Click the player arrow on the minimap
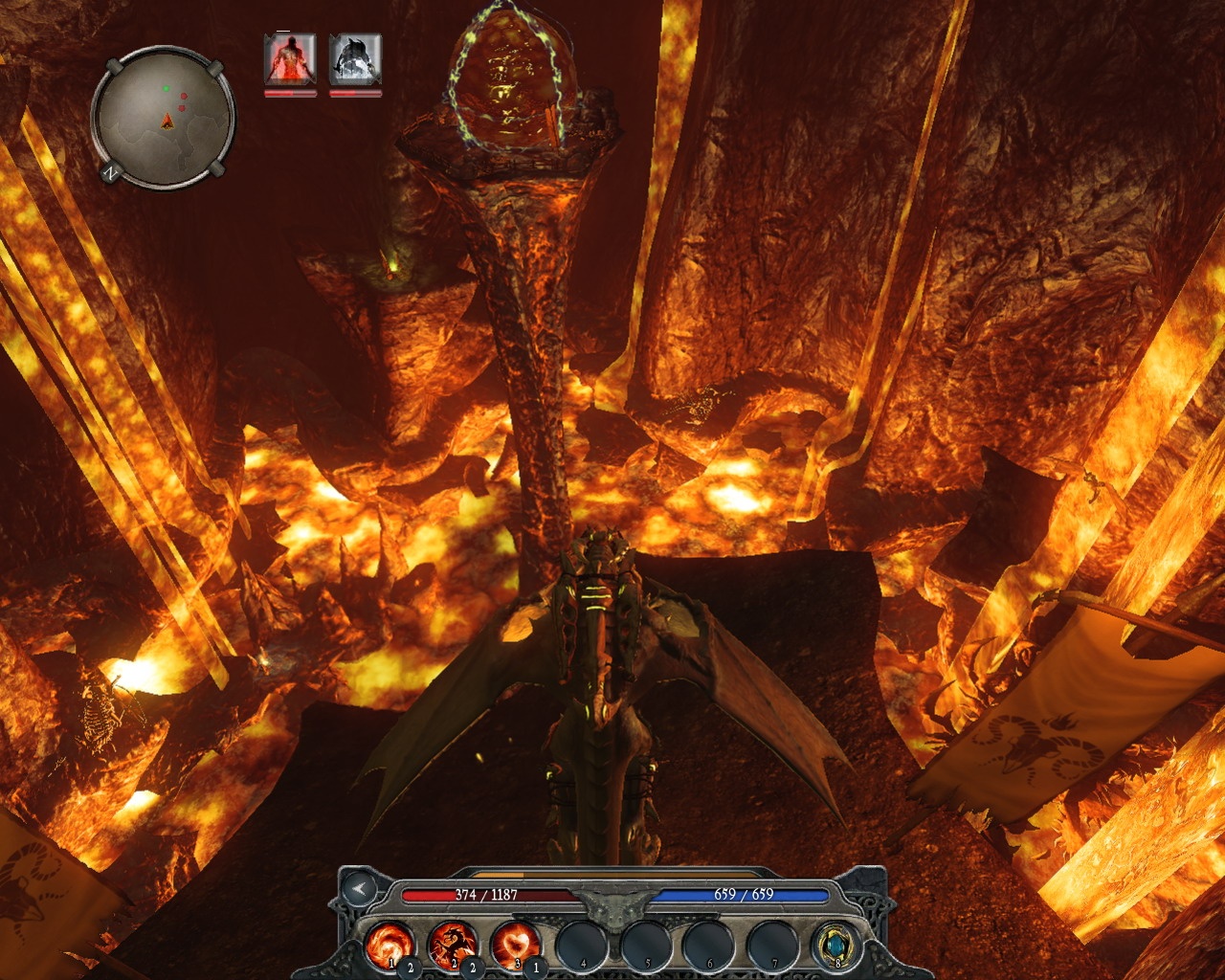The width and height of the screenshot is (1225, 980). [167, 122]
